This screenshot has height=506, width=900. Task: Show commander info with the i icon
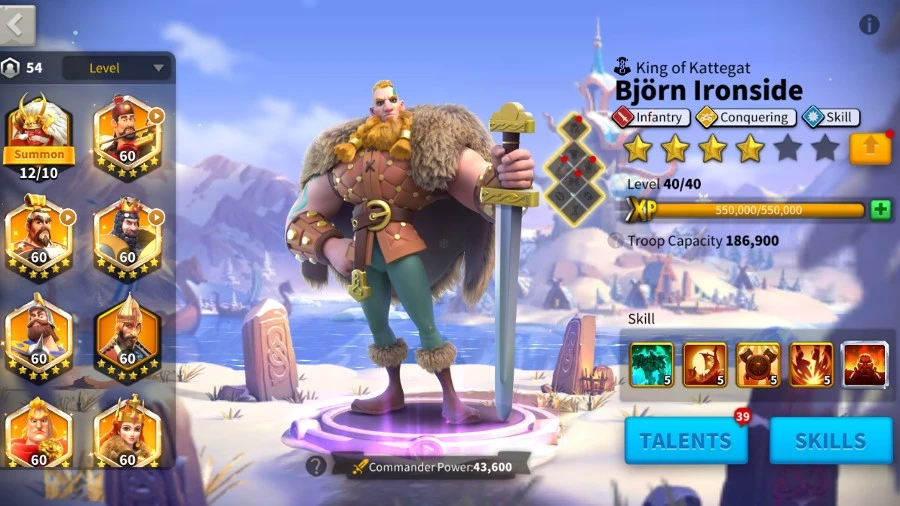coord(869,25)
